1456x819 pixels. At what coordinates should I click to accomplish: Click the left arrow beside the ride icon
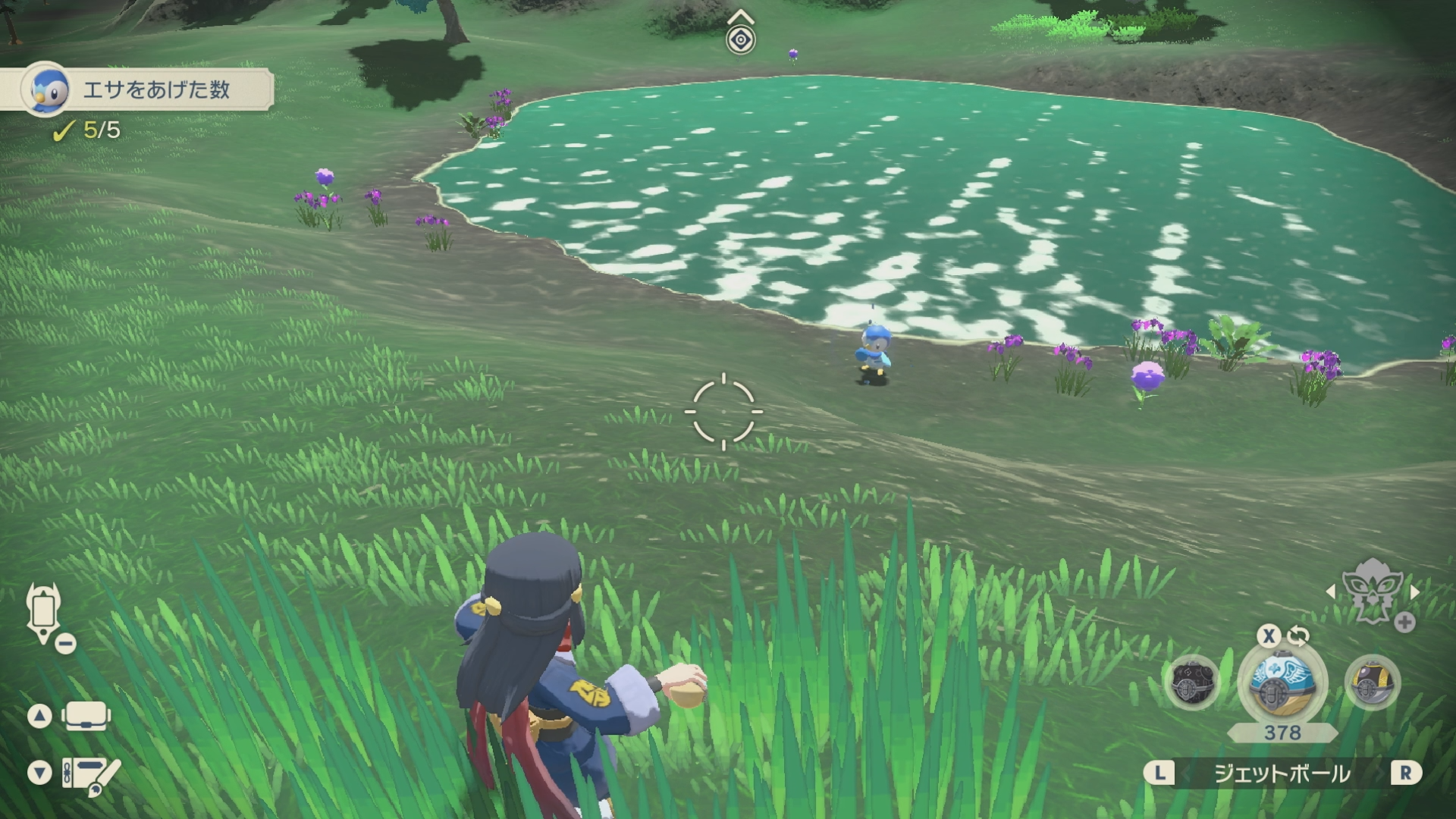coord(1331,591)
